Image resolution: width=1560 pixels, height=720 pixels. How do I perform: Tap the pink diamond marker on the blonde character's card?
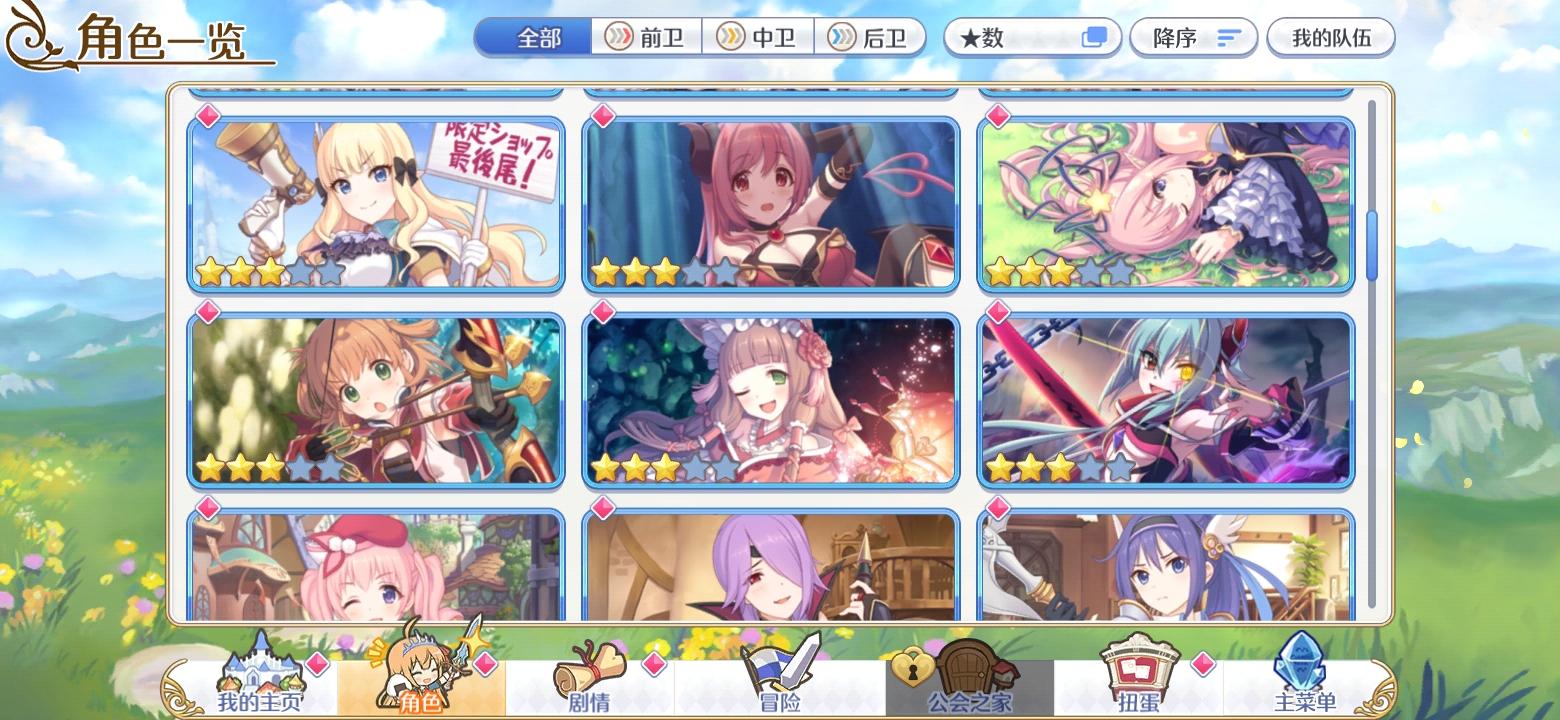coord(206,117)
